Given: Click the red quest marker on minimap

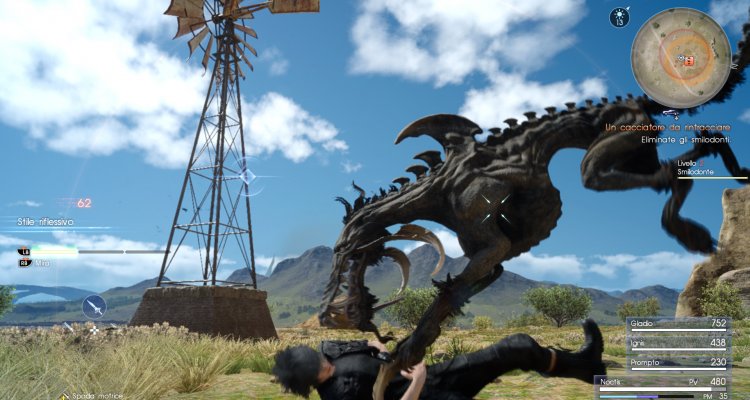Looking at the screenshot, I should tap(687, 60).
